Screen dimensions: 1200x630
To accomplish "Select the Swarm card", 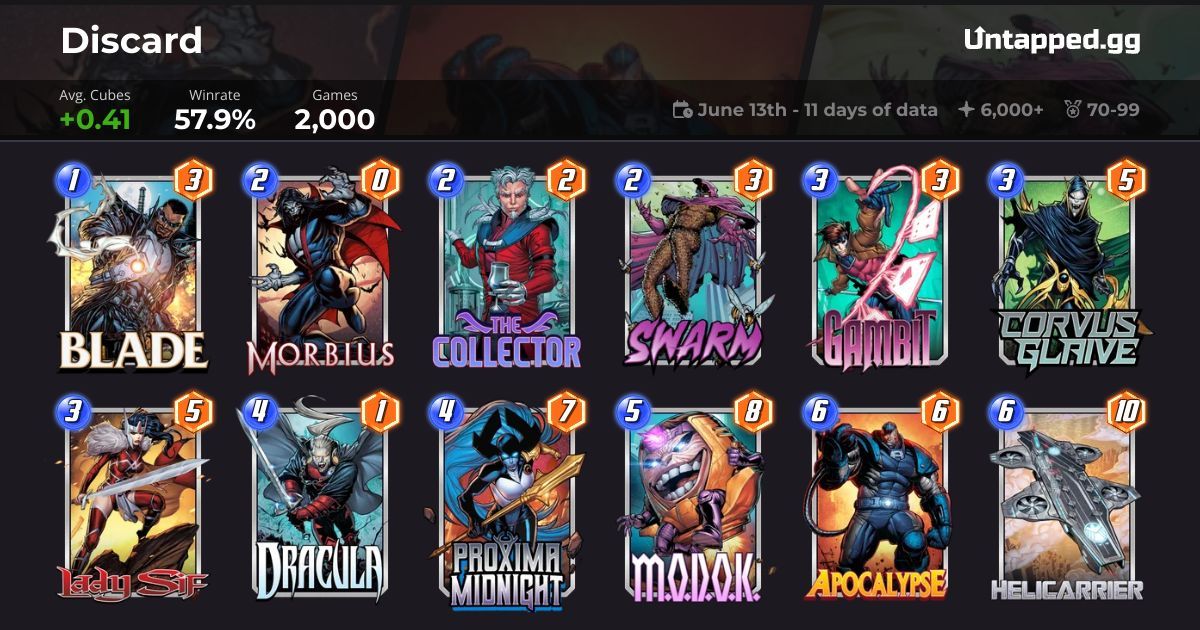I will tap(693, 270).
